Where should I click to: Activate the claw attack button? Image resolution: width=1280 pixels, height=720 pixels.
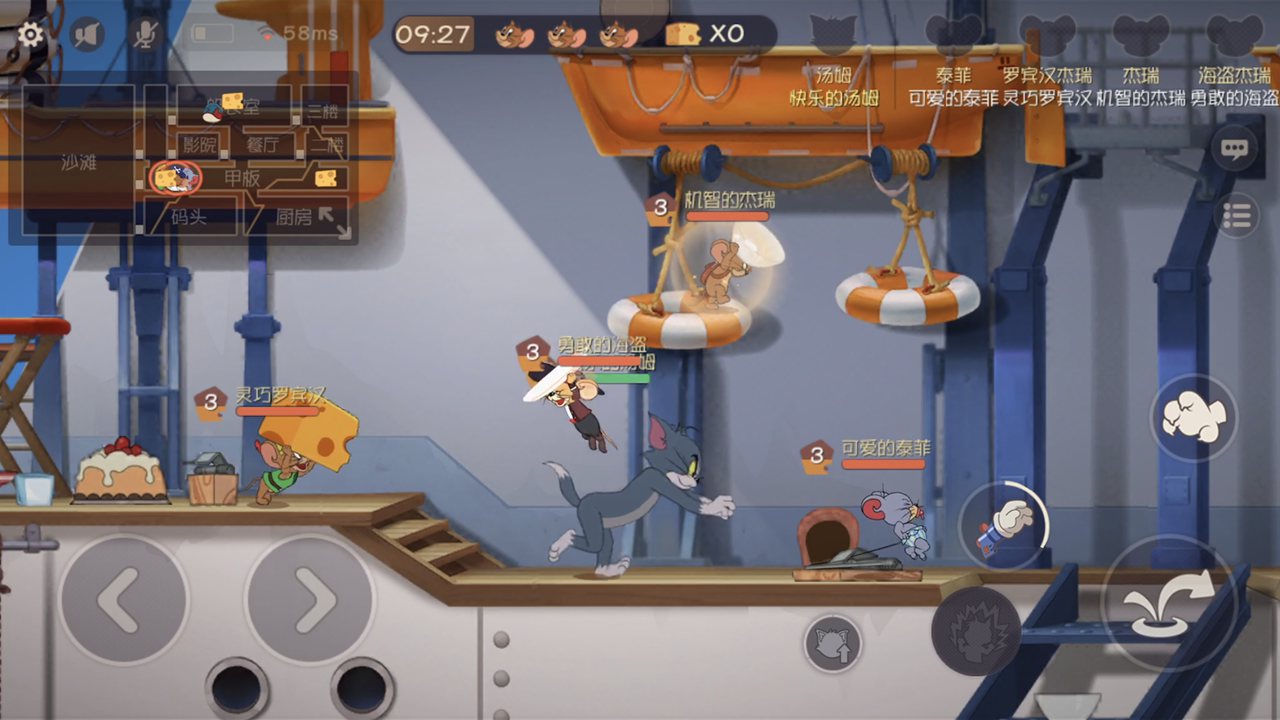point(976,631)
